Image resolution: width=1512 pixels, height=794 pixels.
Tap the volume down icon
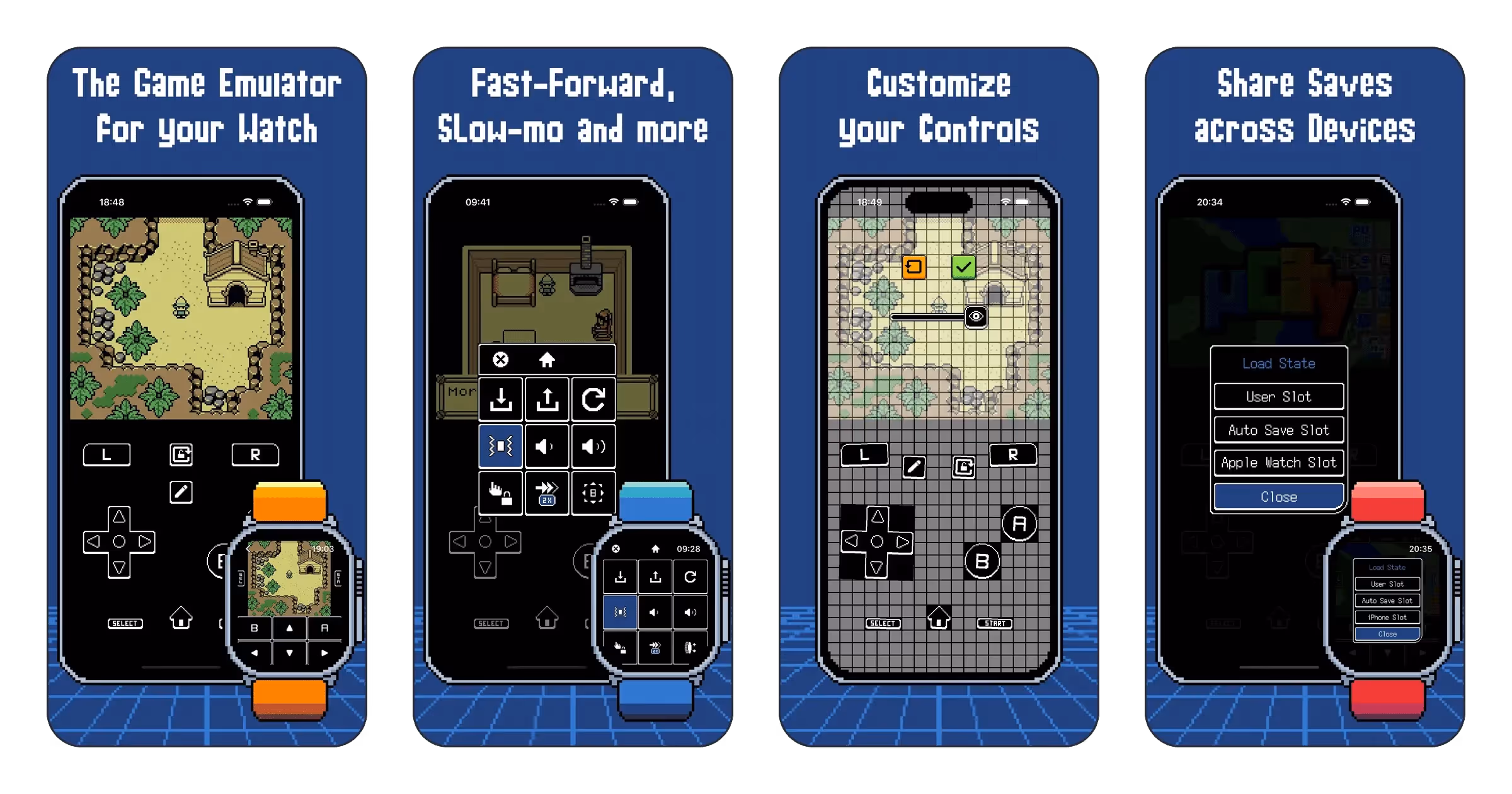coord(547,447)
